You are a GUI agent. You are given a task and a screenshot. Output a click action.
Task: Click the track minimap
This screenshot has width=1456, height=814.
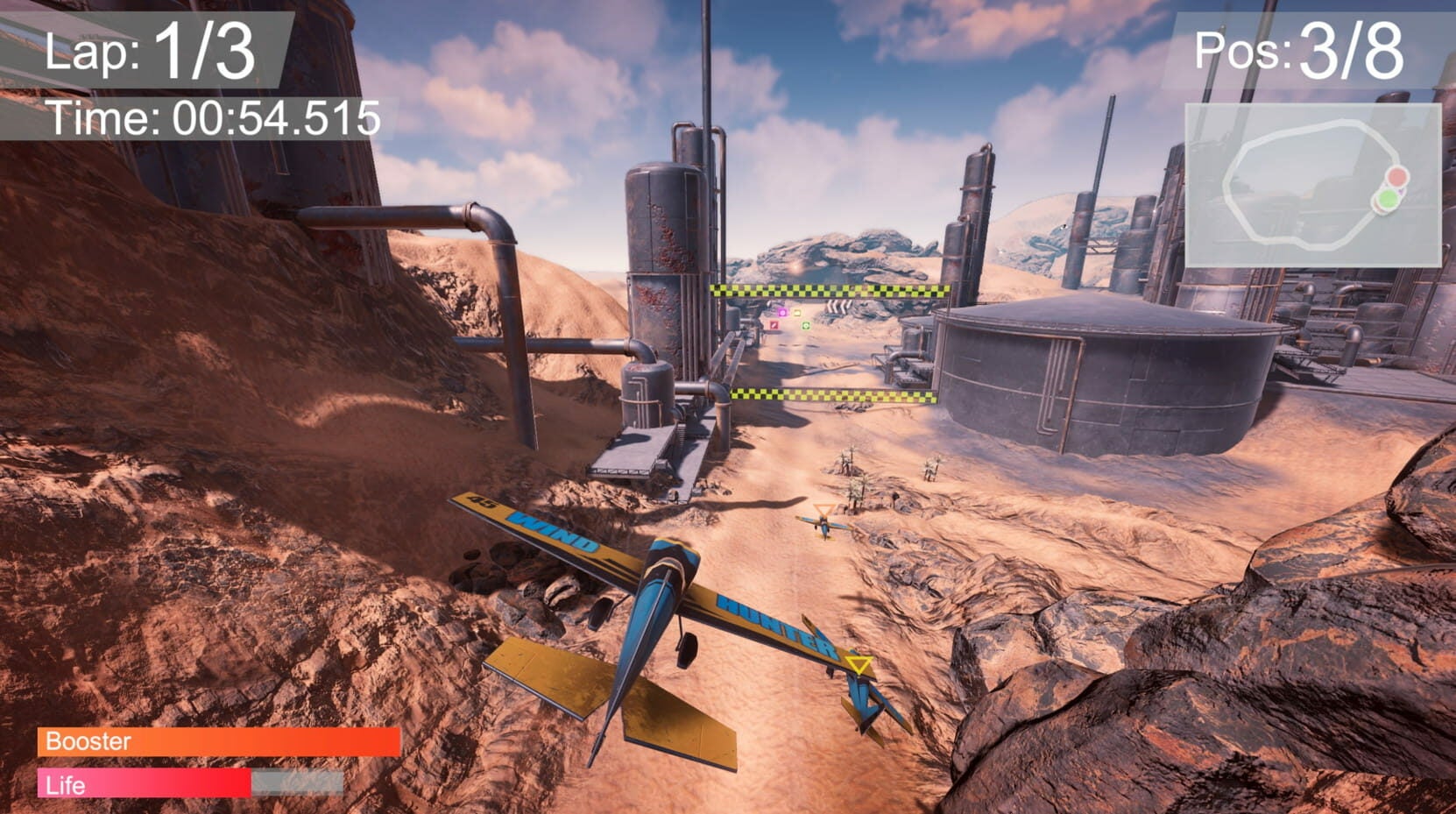(1312, 185)
